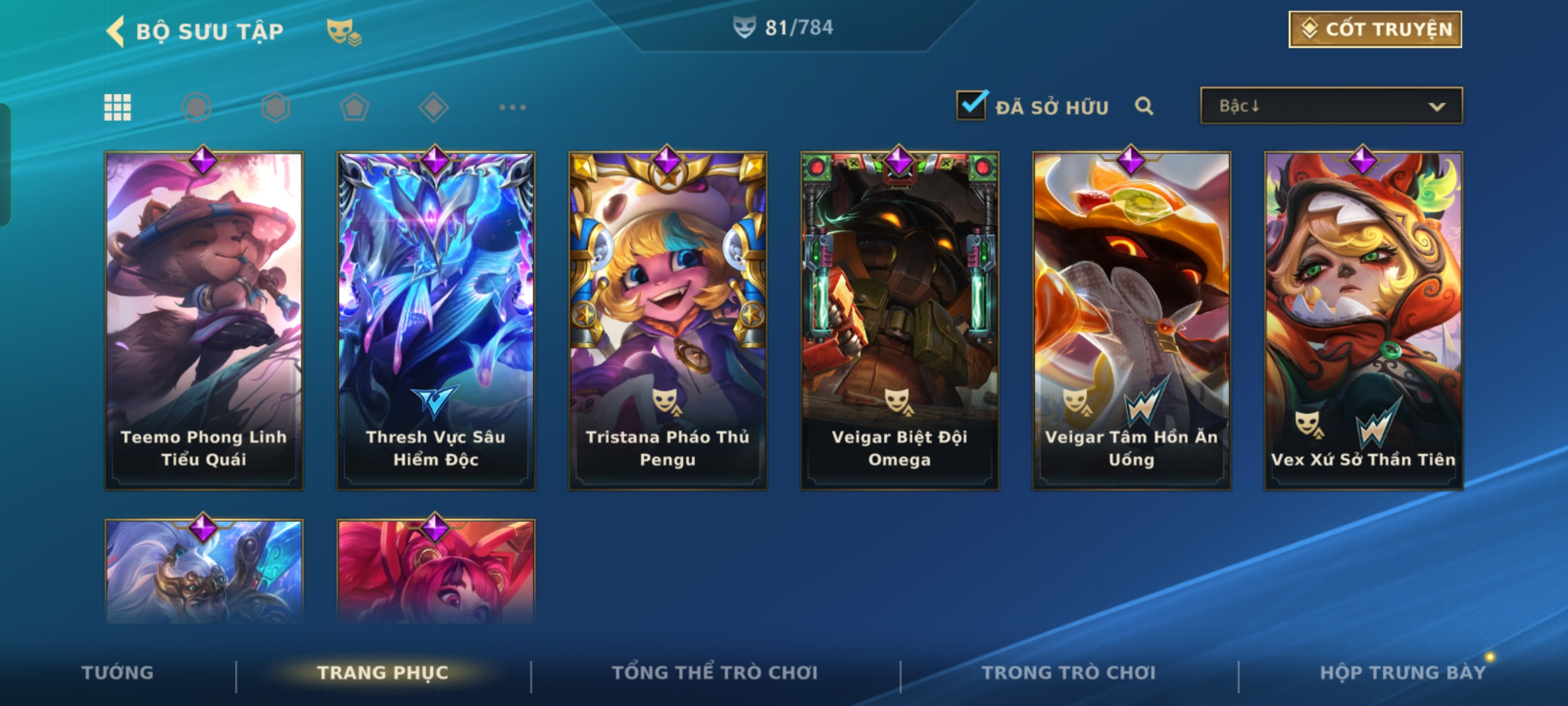Show more filters via three dots

(x=512, y=107)
